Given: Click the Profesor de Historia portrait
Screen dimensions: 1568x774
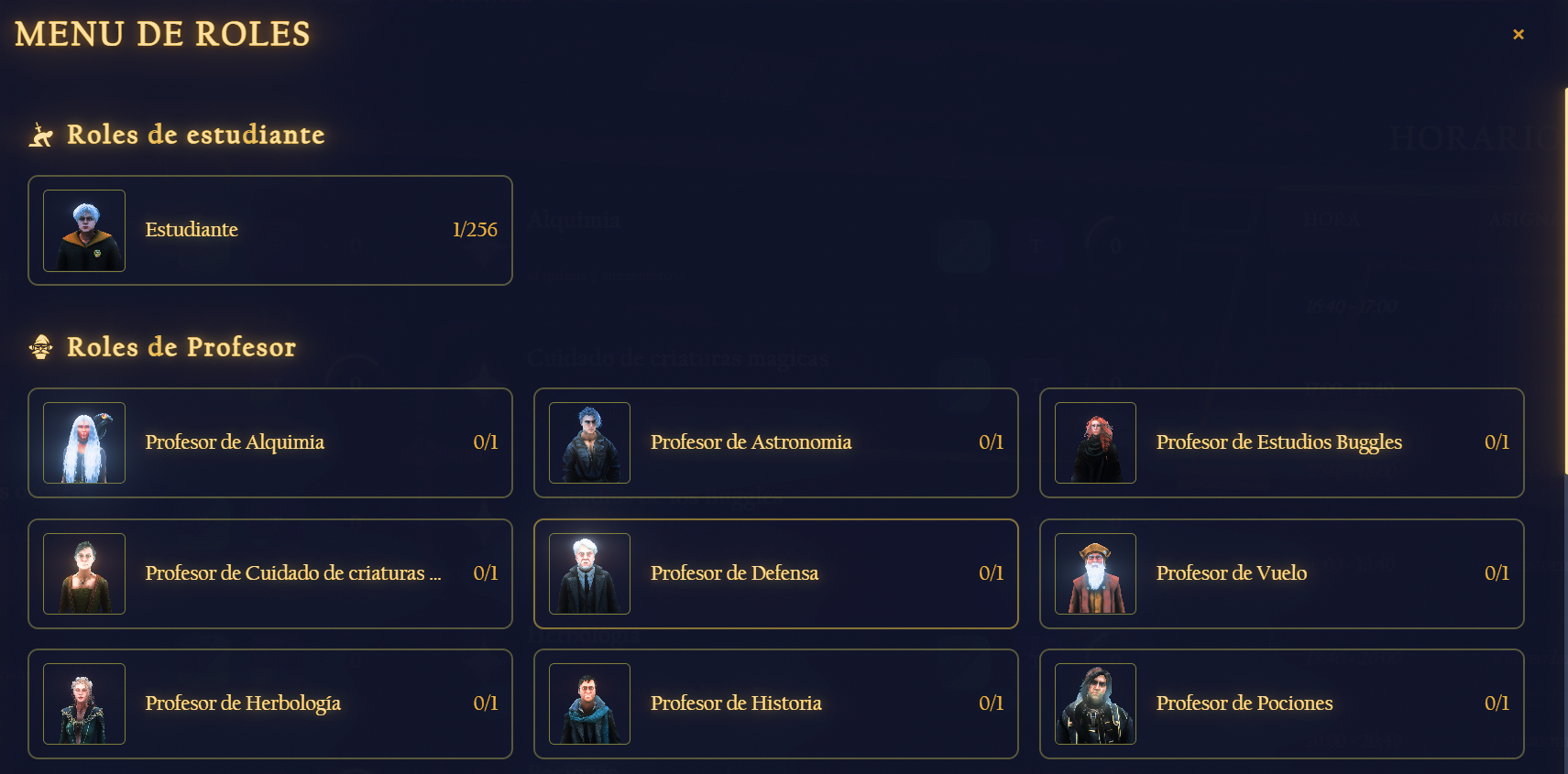Looking at the screenshot, I should 589,703.
